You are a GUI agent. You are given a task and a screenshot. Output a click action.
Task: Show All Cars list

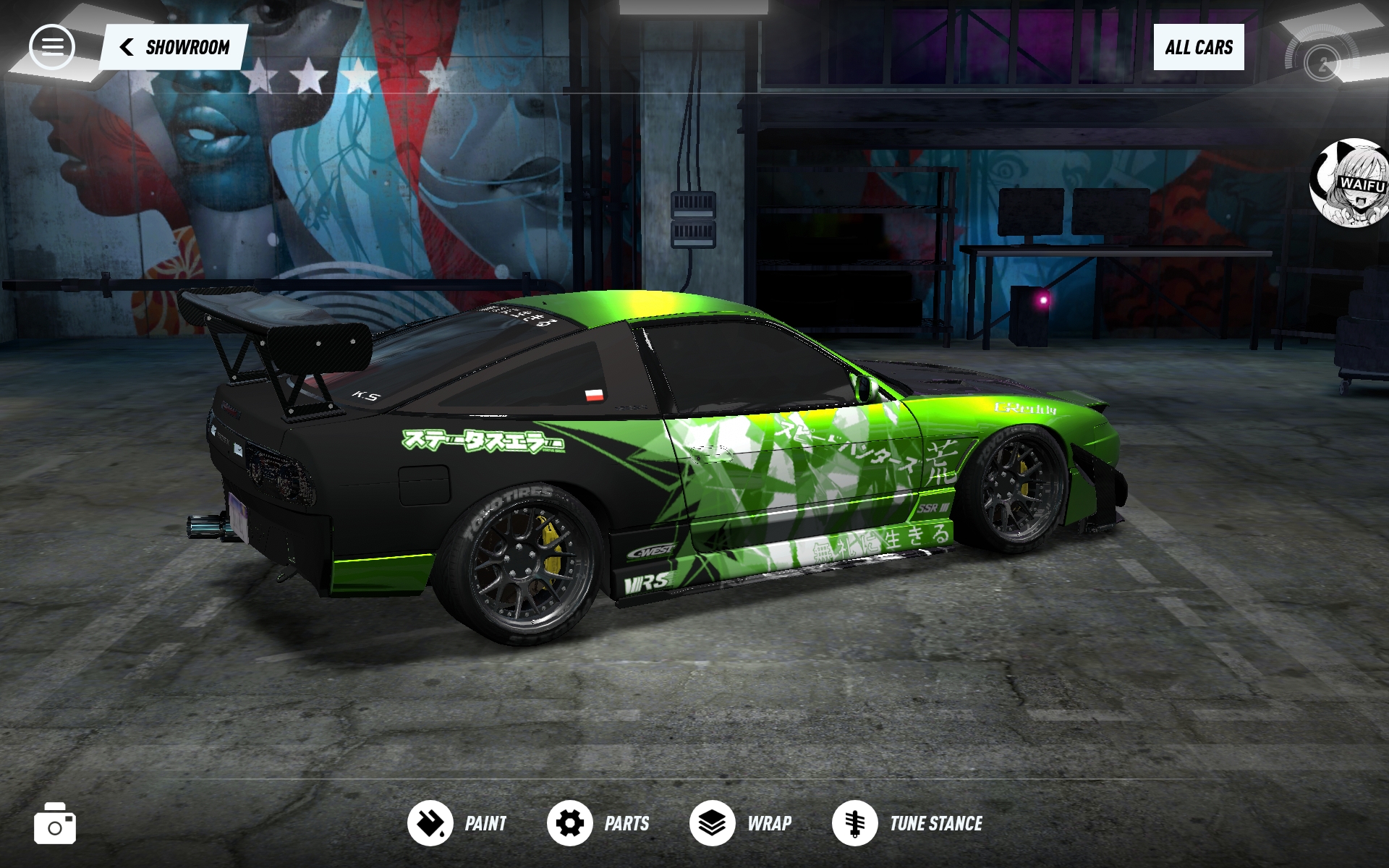pyautogui.click(x=1198, y=48)
